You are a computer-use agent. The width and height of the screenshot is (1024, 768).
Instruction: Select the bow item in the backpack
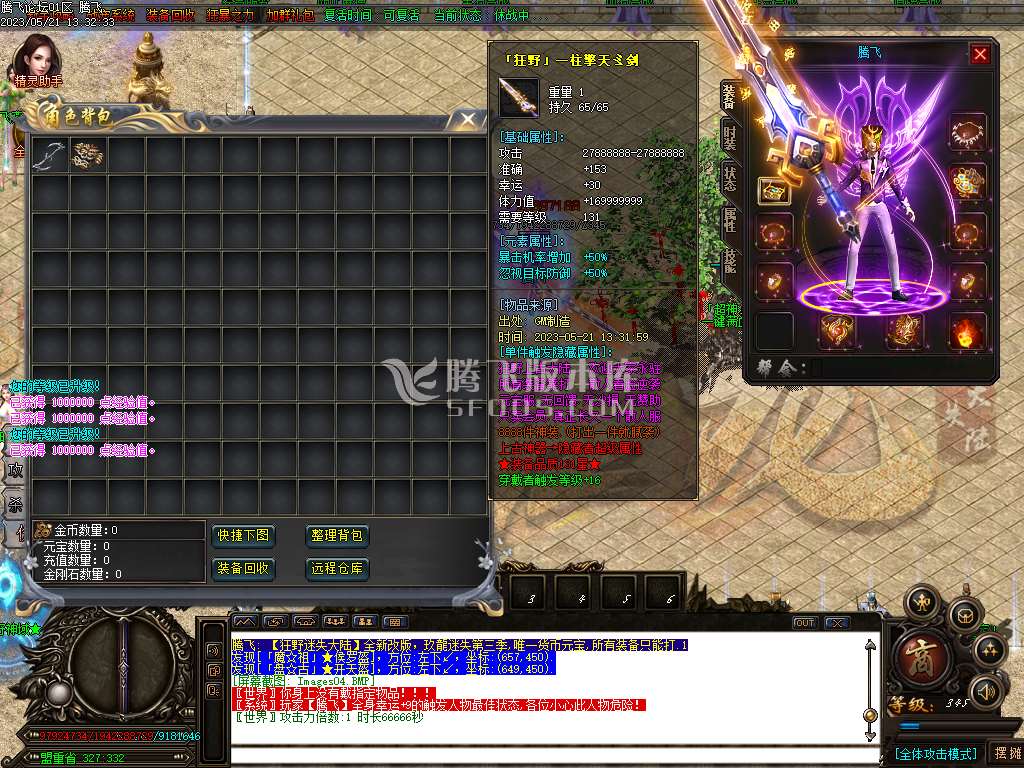click(48, 155)
